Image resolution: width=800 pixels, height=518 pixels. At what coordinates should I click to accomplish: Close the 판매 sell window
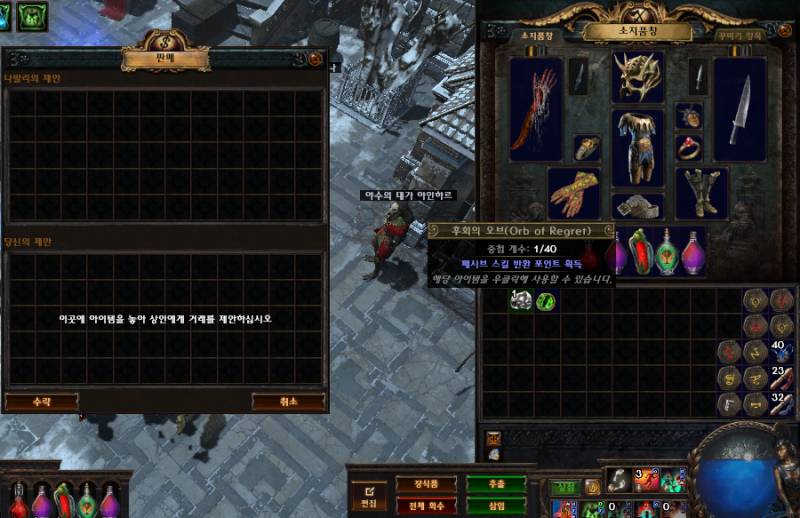pos(315,59)
